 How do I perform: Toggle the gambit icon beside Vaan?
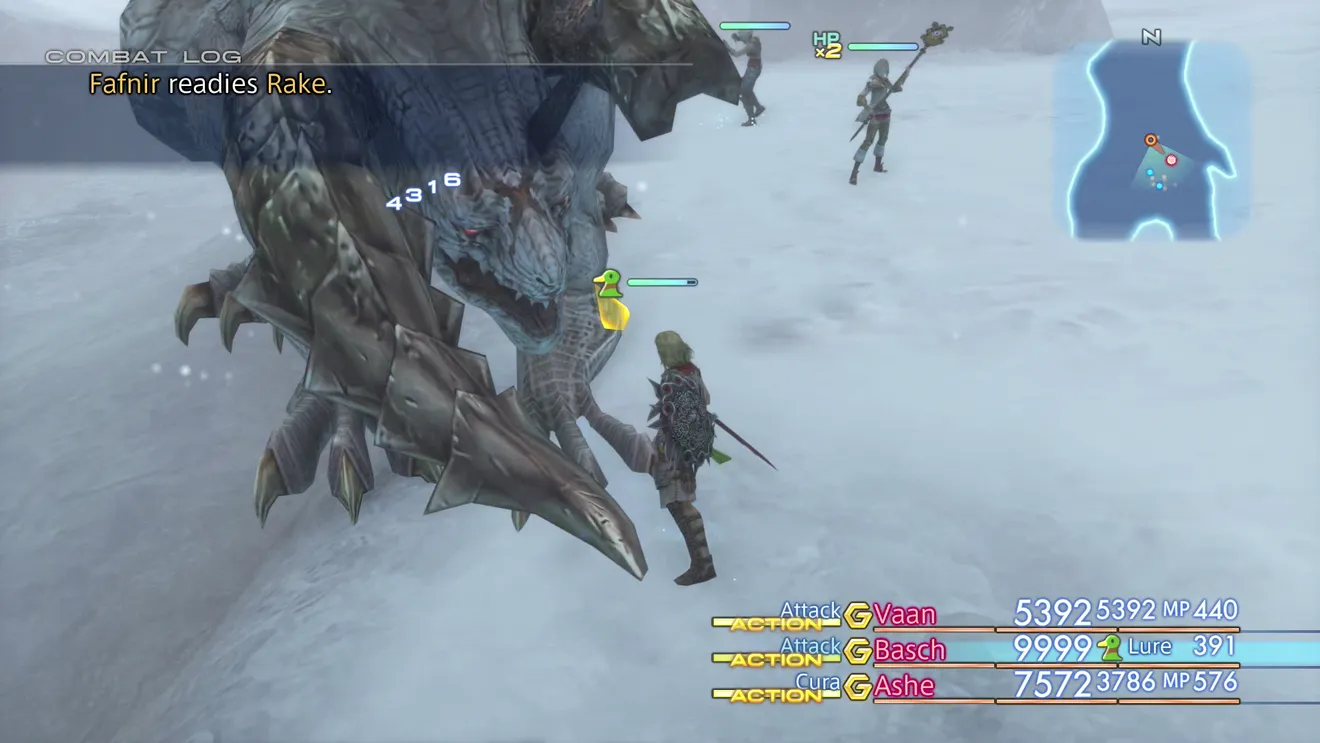coord(857,615)
